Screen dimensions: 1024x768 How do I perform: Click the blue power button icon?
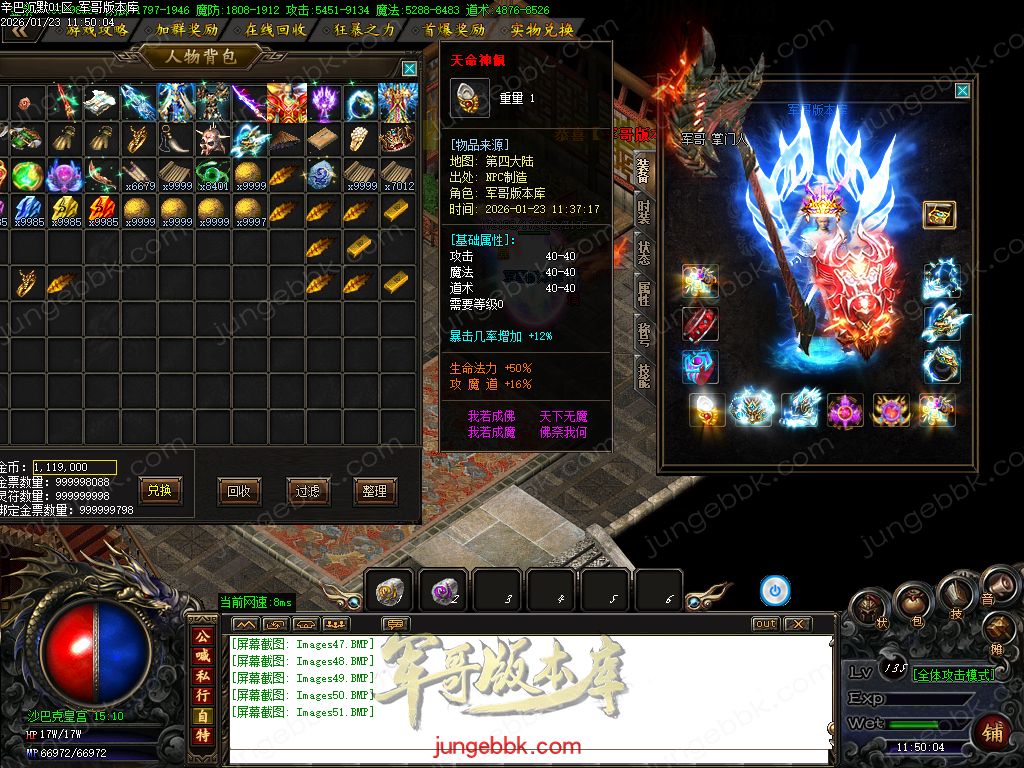point(774,591)
